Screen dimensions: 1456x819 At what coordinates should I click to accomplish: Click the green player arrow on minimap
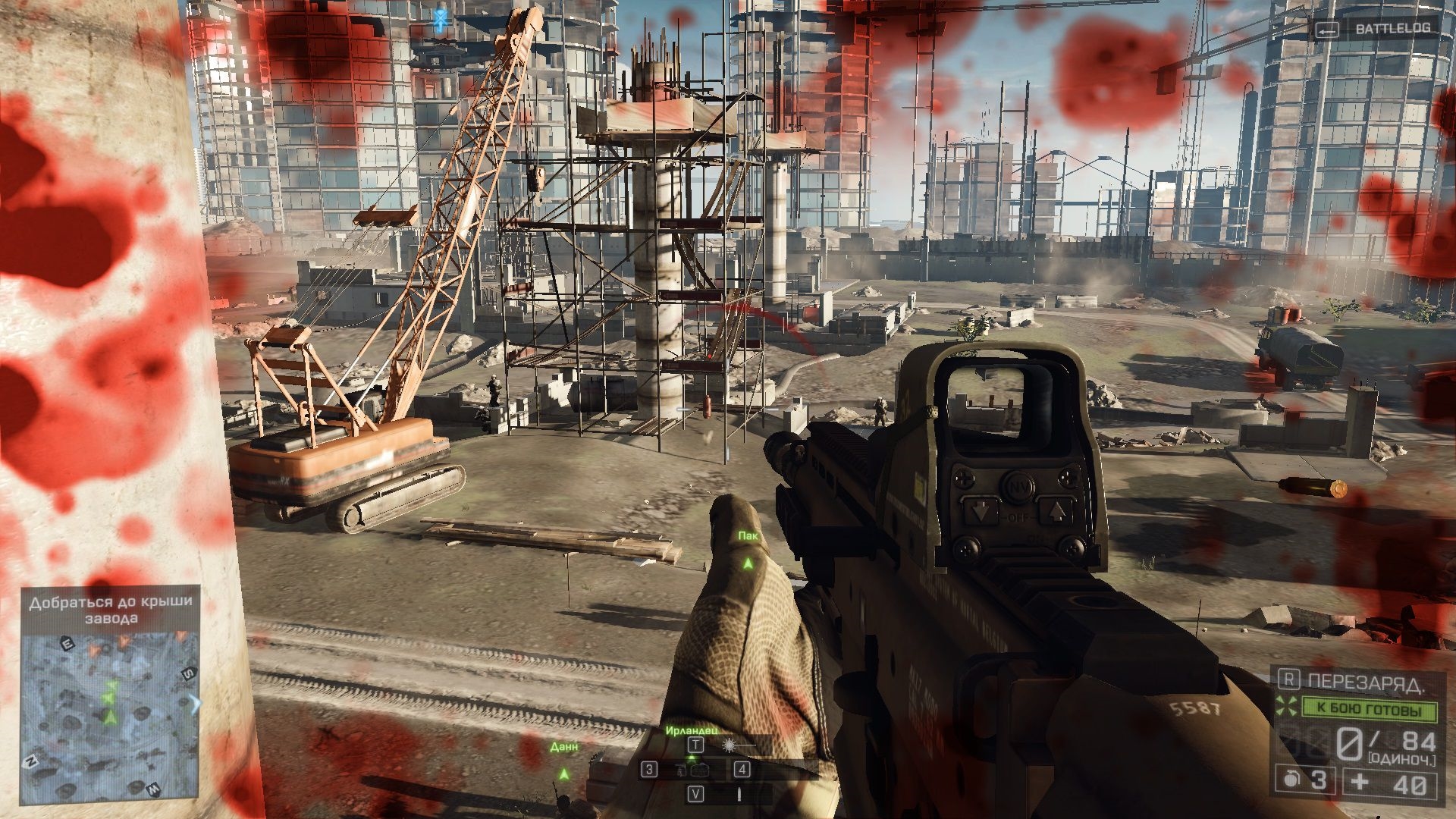tap(111, 716)
